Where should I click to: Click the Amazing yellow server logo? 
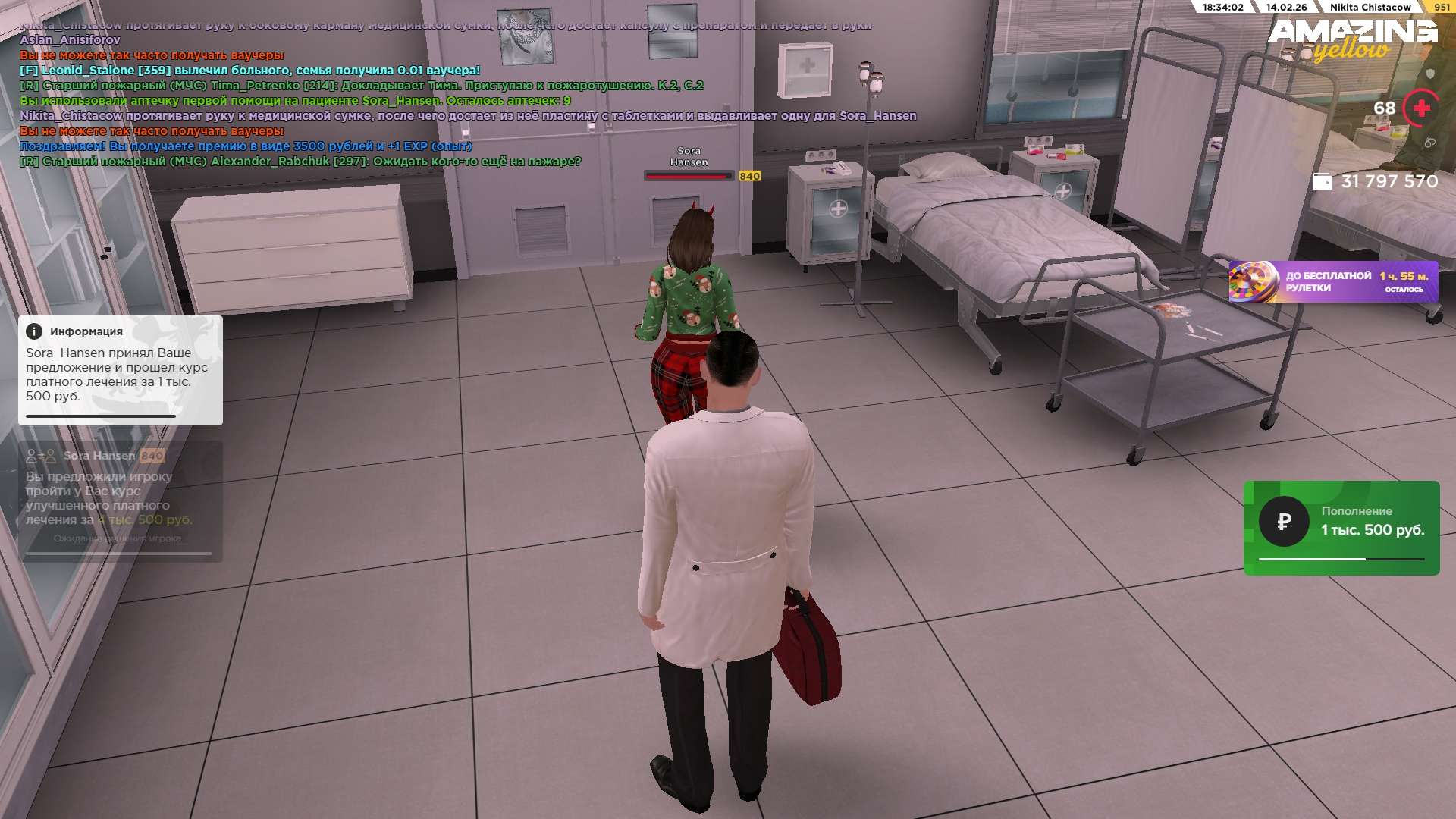(x=1352, y=39)
